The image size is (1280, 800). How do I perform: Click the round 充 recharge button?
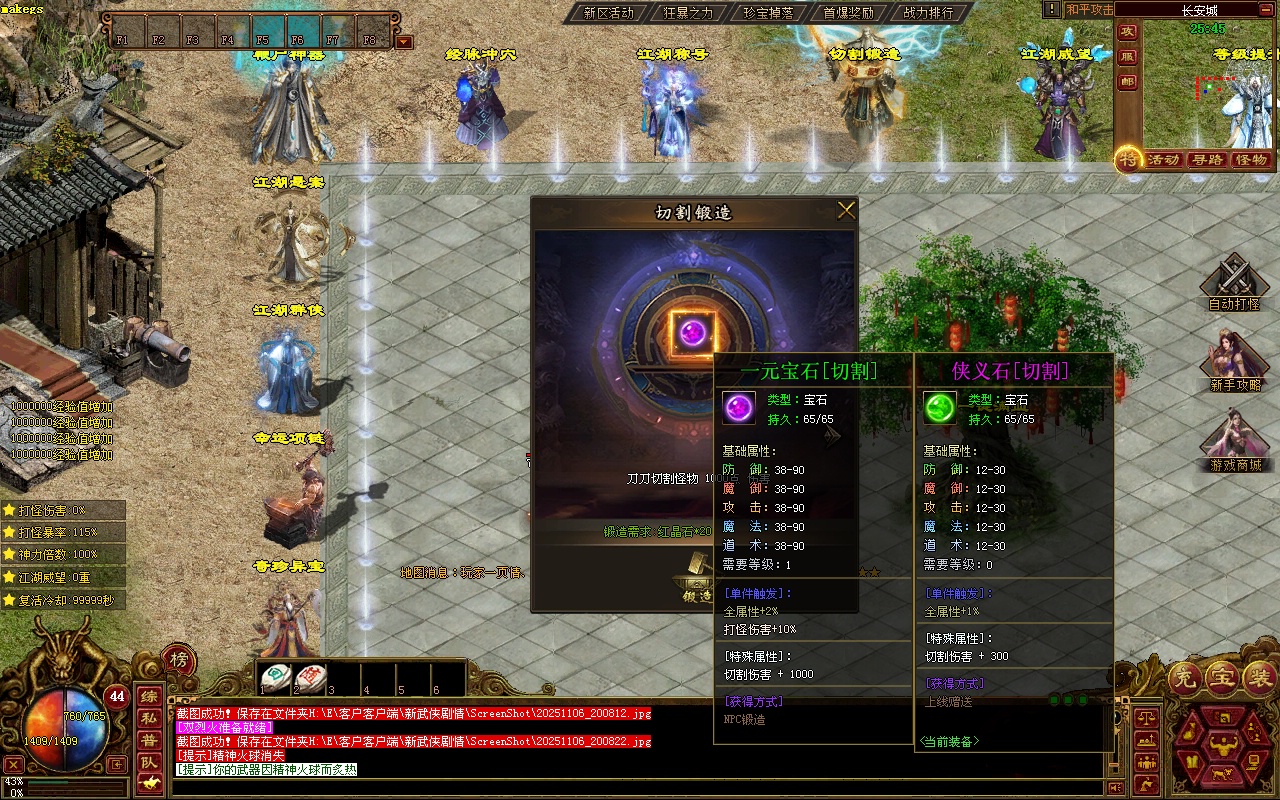point(1185,679)
